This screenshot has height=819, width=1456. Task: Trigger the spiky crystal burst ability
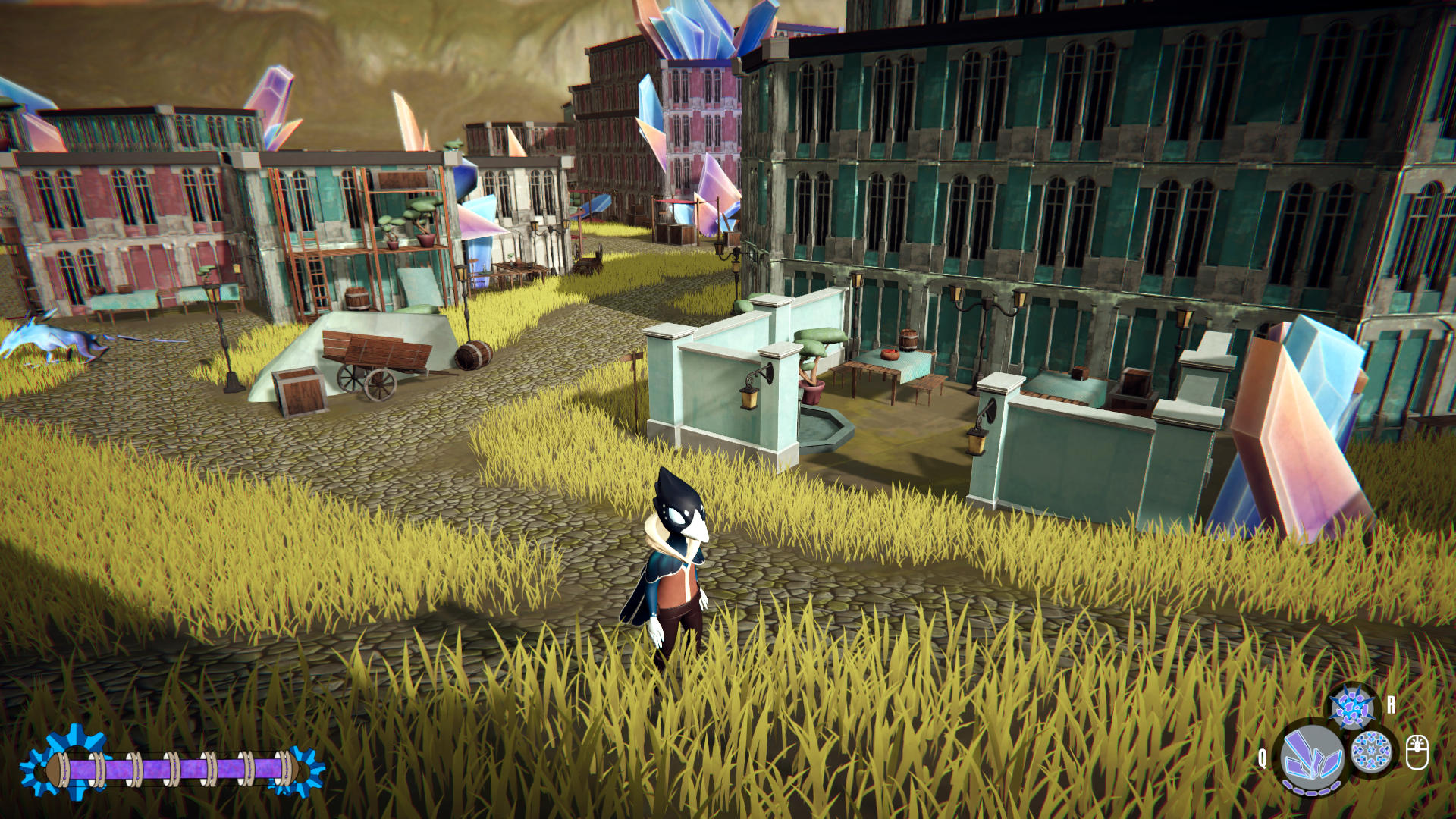pos(1352,708)
